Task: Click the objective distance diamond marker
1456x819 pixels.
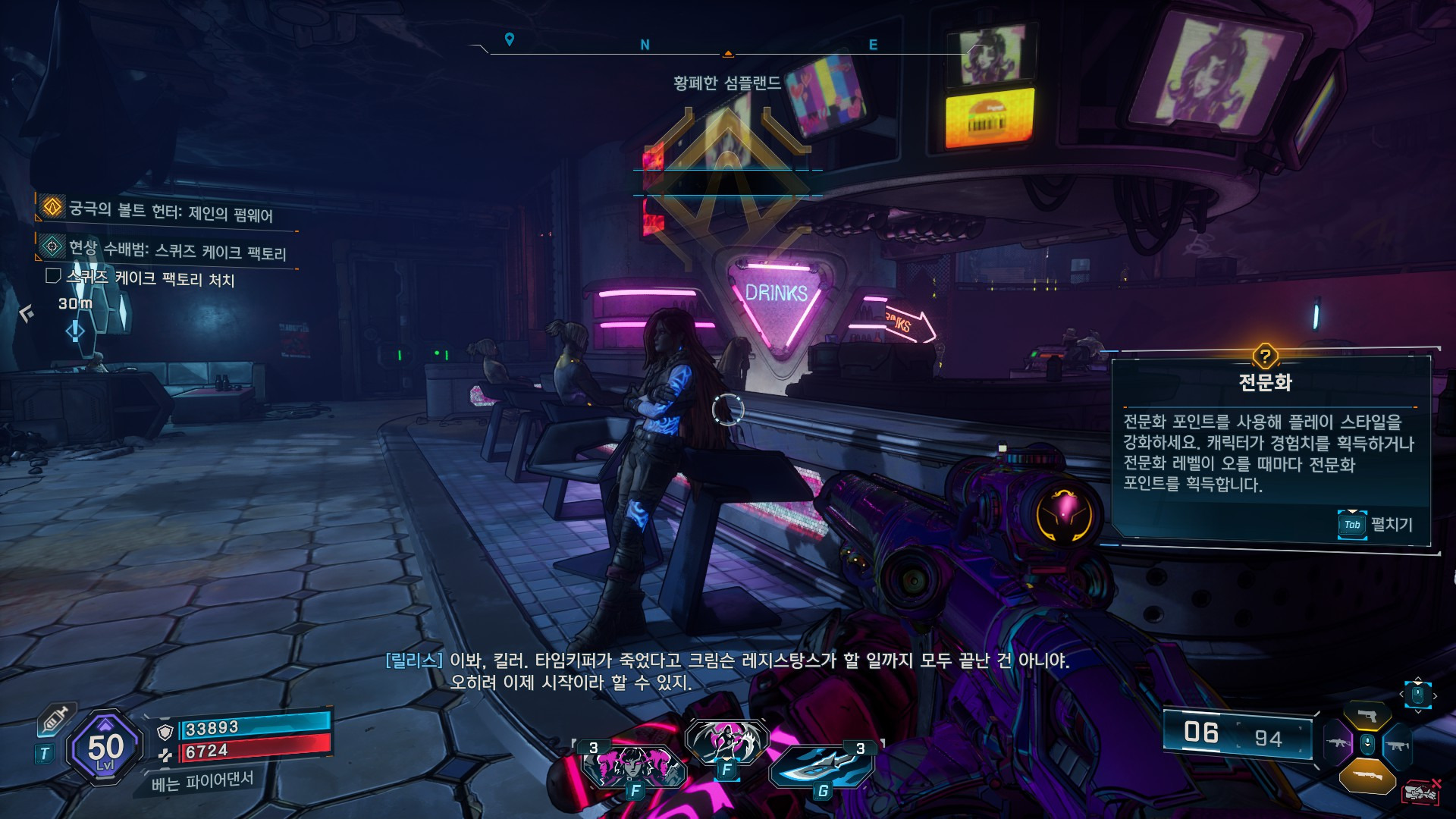Action: [75, 331]
